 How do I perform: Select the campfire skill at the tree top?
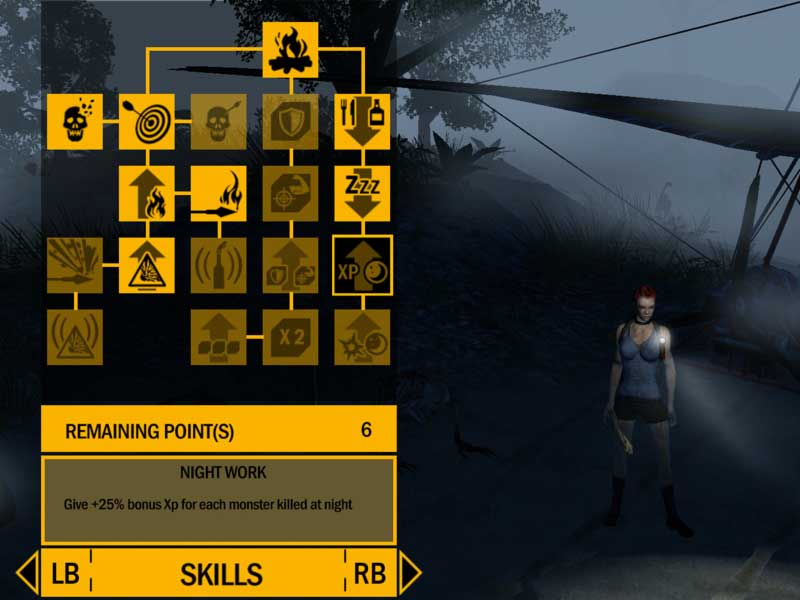291,50
